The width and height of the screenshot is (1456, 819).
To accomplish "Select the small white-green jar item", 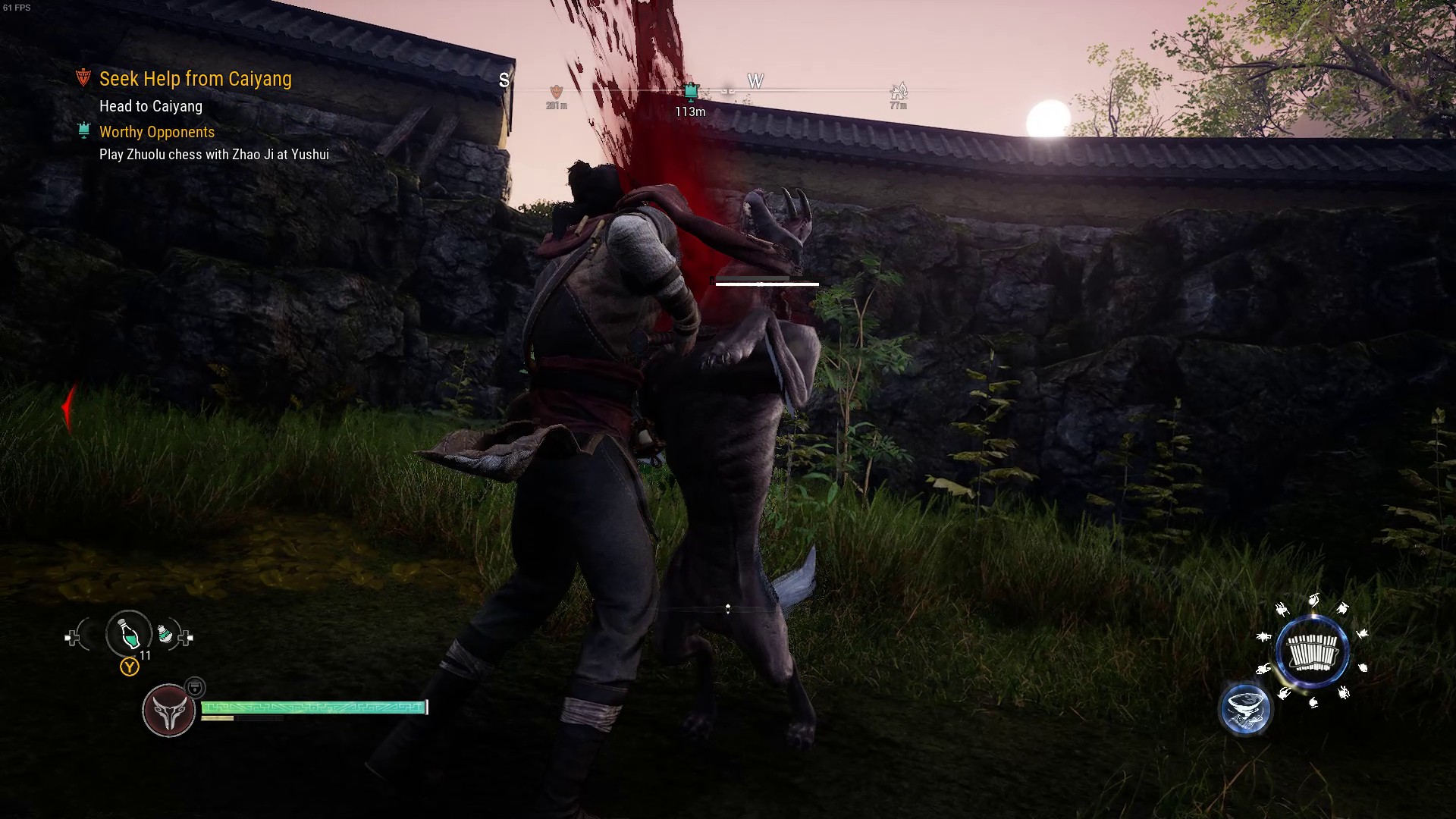I will [x=165, y=633].
